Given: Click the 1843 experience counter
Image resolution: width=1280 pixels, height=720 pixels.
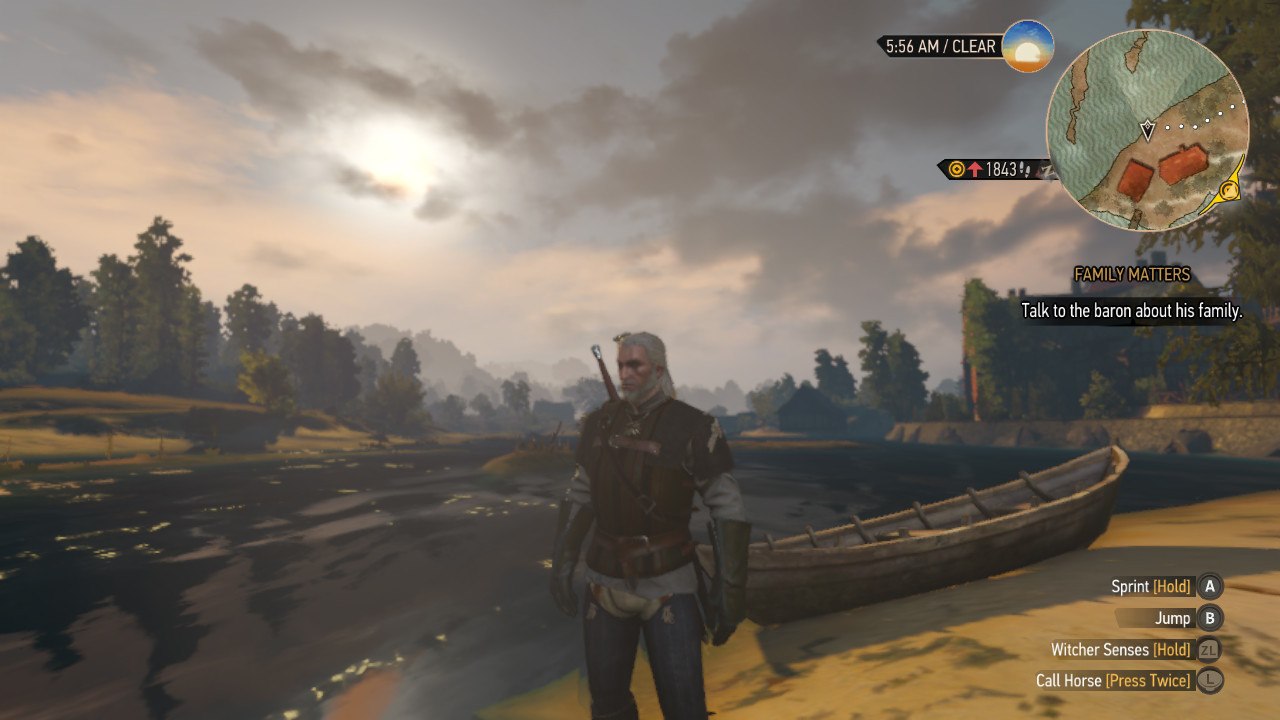Looking at the screenshot, I should (x=1001, y=168).
